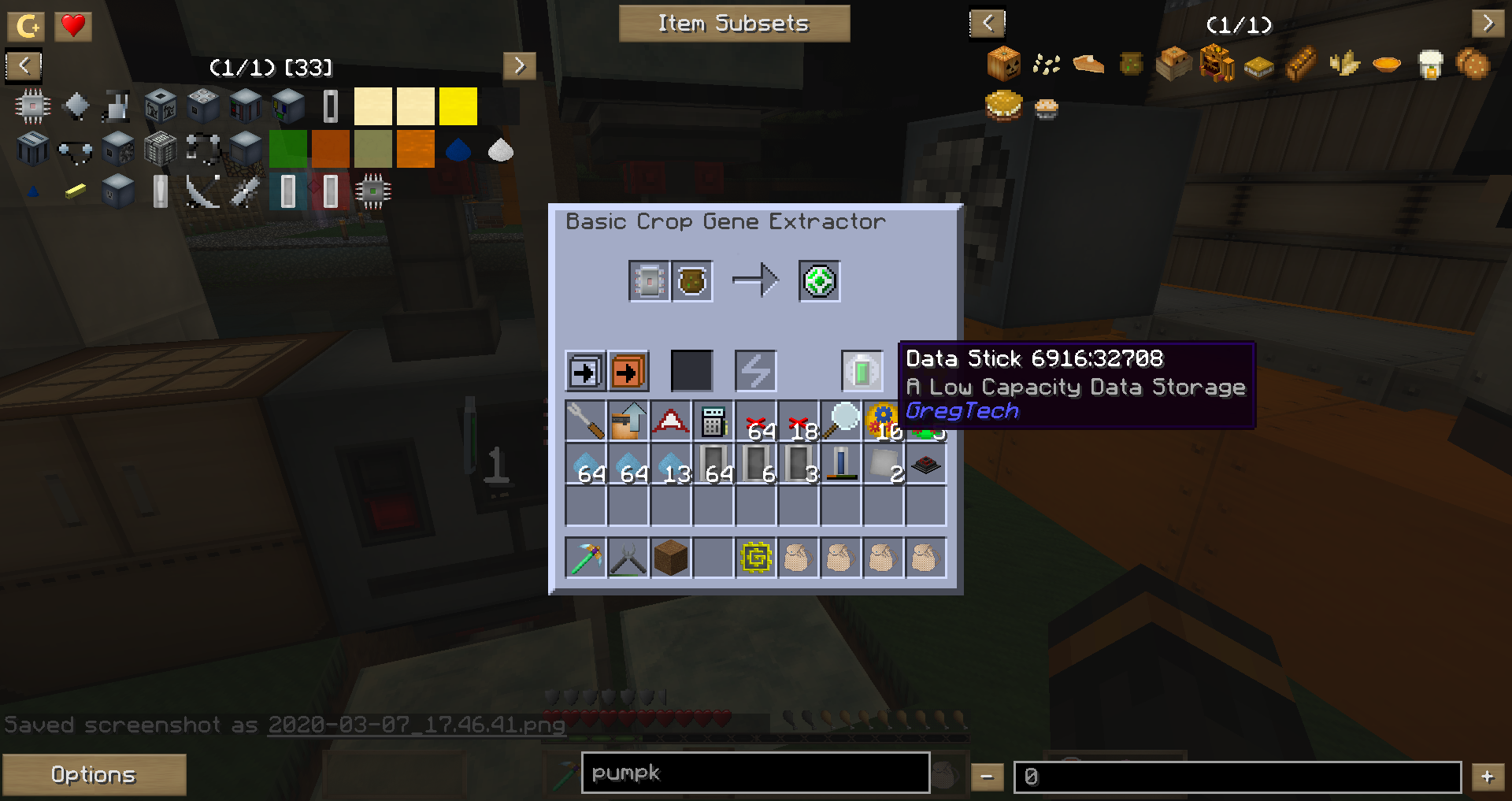The width and height of the screenshot is (1512, 801).
Task: Select the yellow GregTech coin in hotbar
Action: 755,557
